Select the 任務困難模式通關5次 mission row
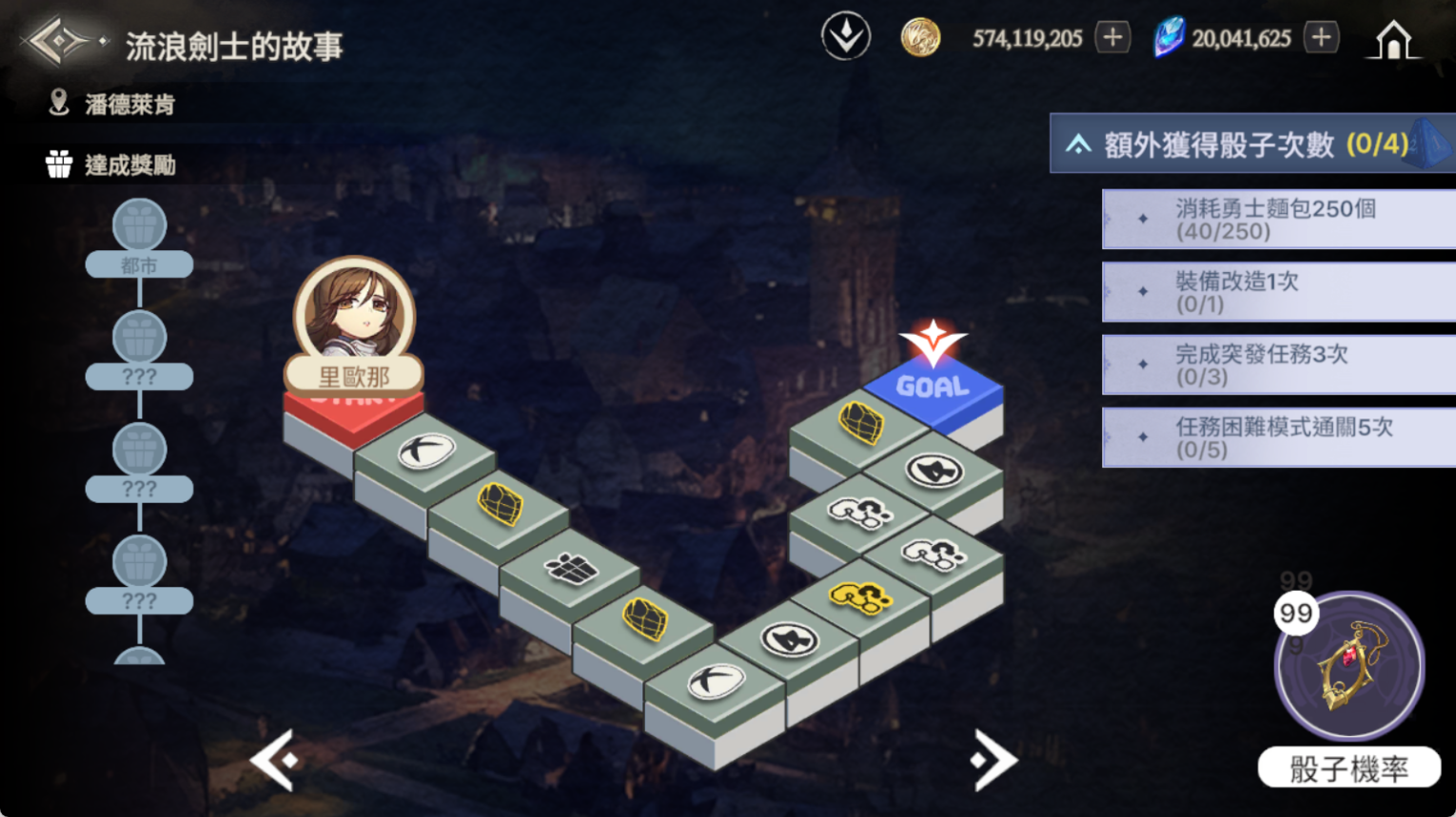Viewport: 1456px width, 817px height. pos(1277,438)
